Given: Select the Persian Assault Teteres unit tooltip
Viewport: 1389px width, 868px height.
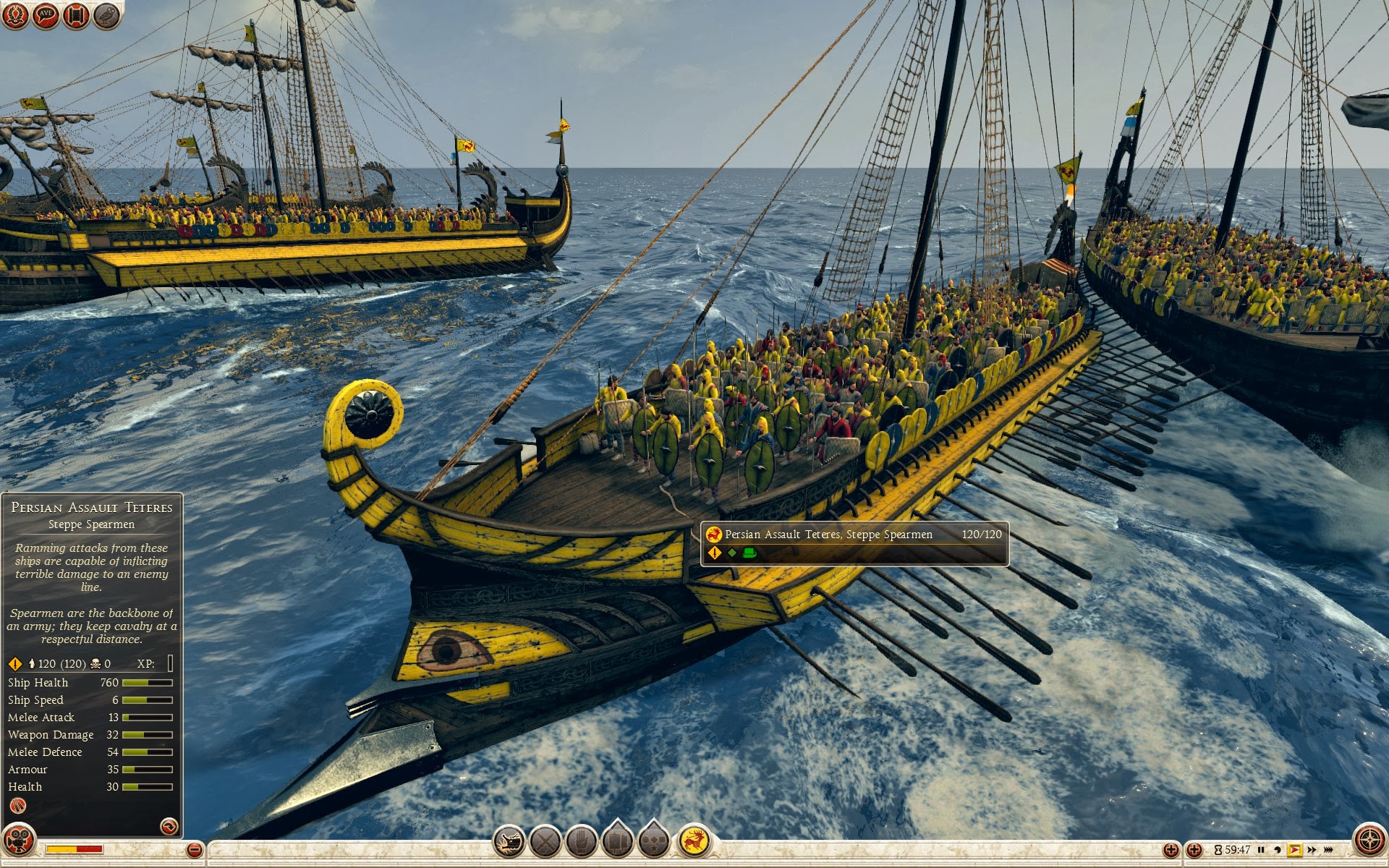Looking at the screenshot, I should coord(854,543).
